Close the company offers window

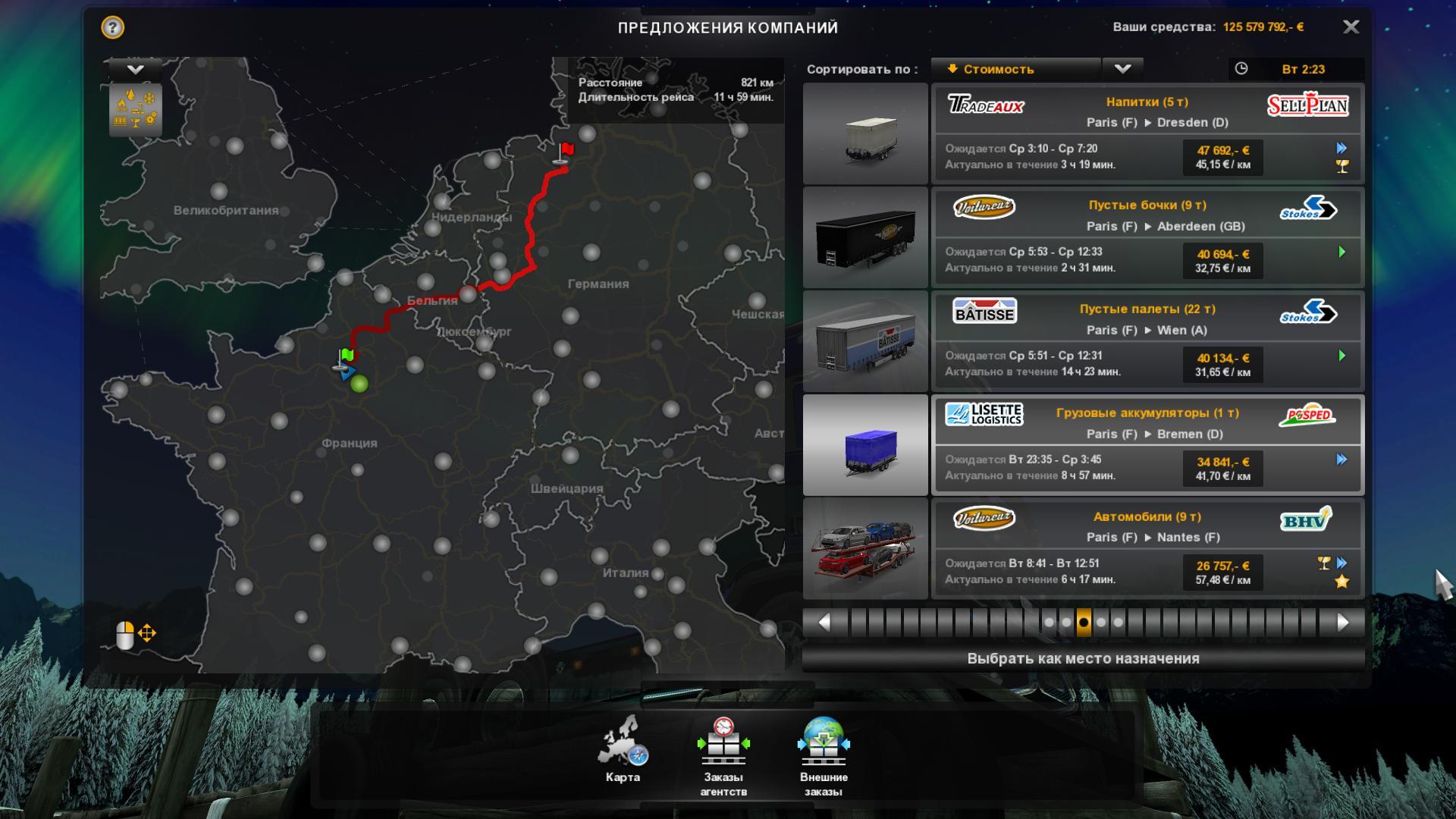(1351, 27)
